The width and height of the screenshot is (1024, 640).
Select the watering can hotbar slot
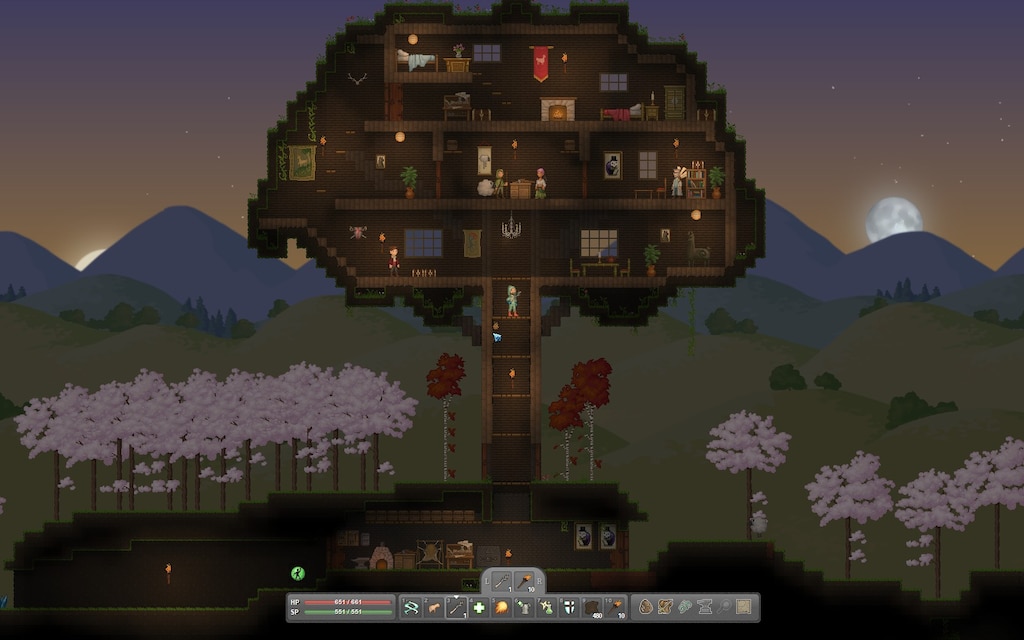pos(525,607)
